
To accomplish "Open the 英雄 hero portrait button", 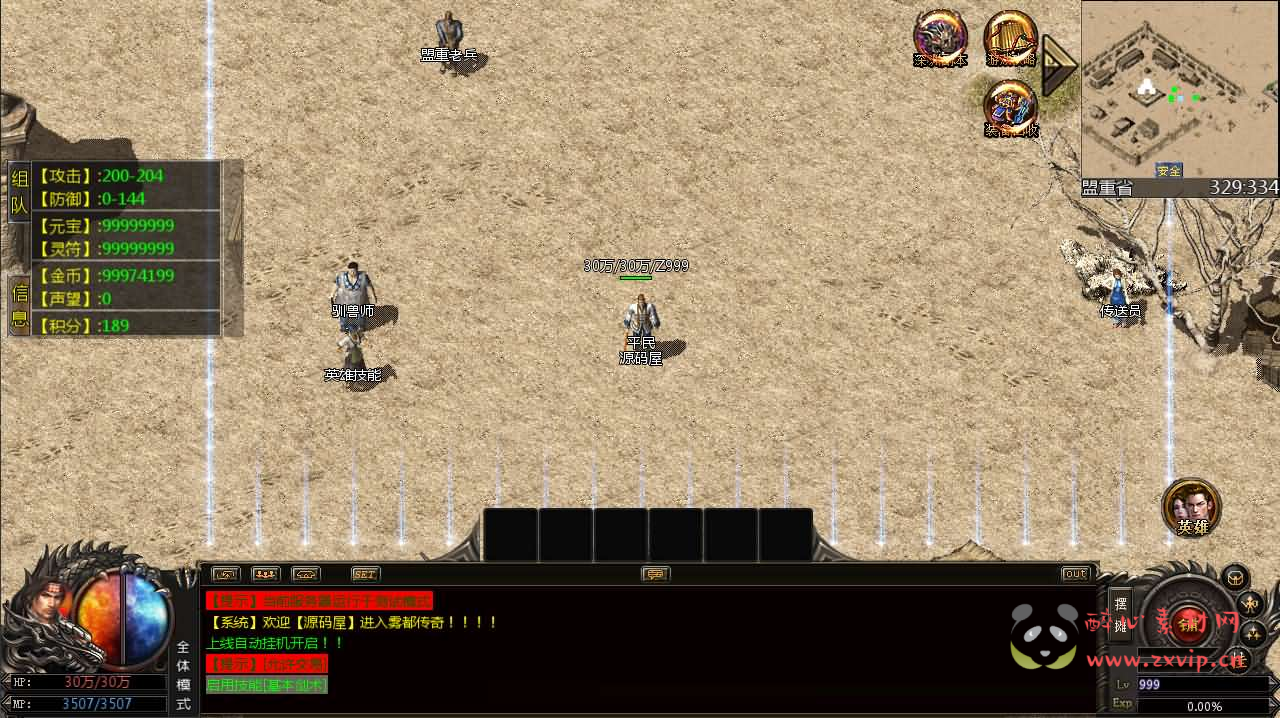I will coord(1191,506).
